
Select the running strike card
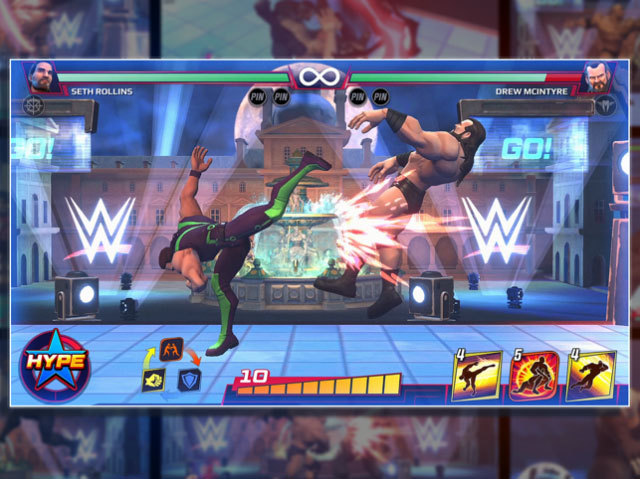point(590,376)
